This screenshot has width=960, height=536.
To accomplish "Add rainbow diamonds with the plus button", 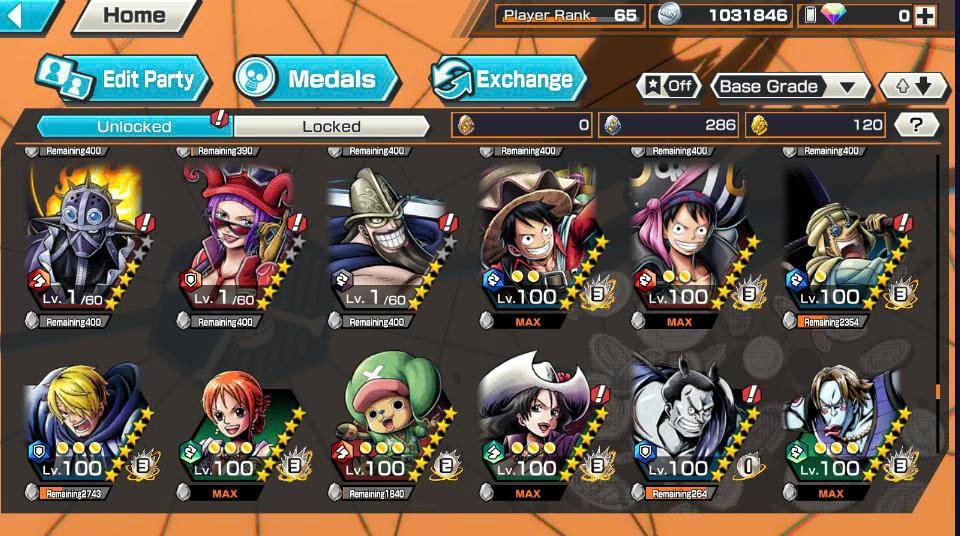I will 925,15.
